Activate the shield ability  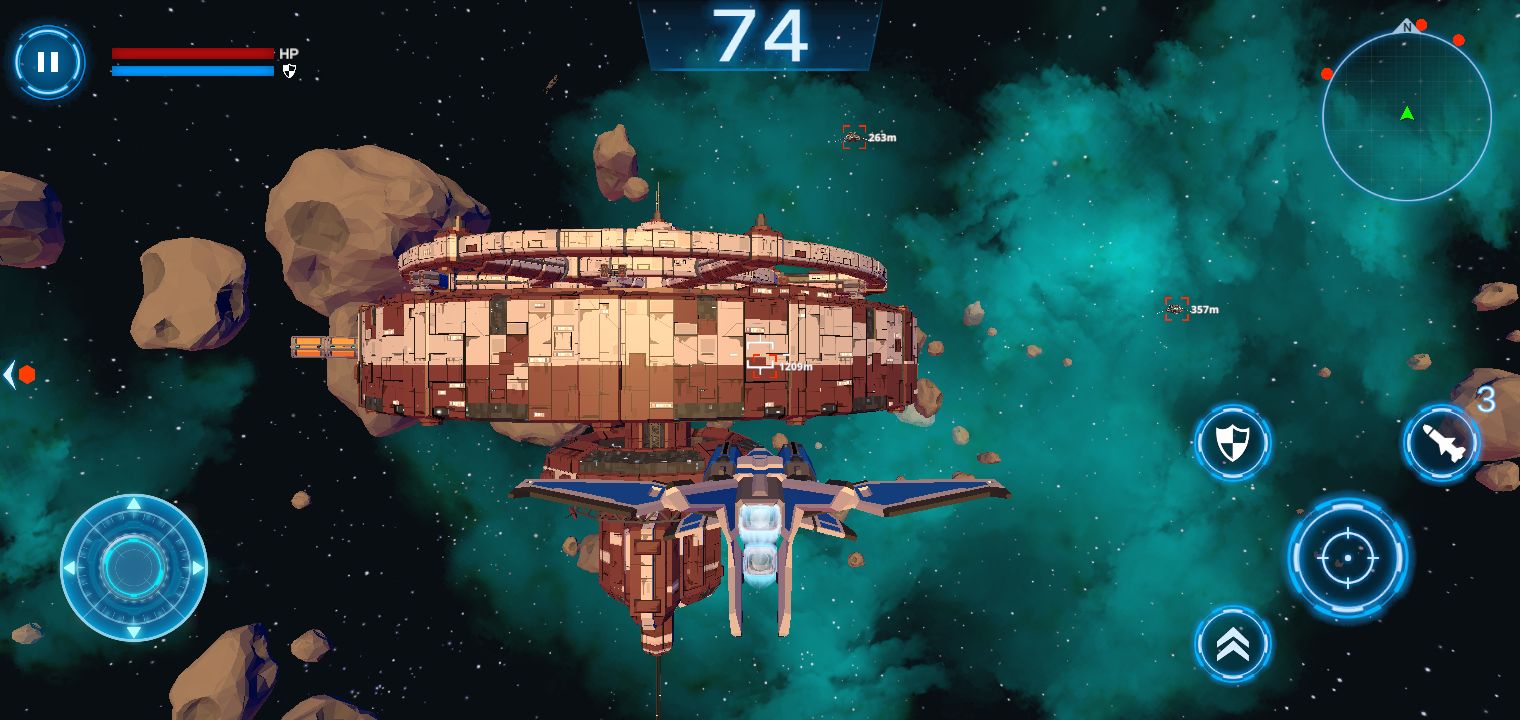coord(1232,441)
